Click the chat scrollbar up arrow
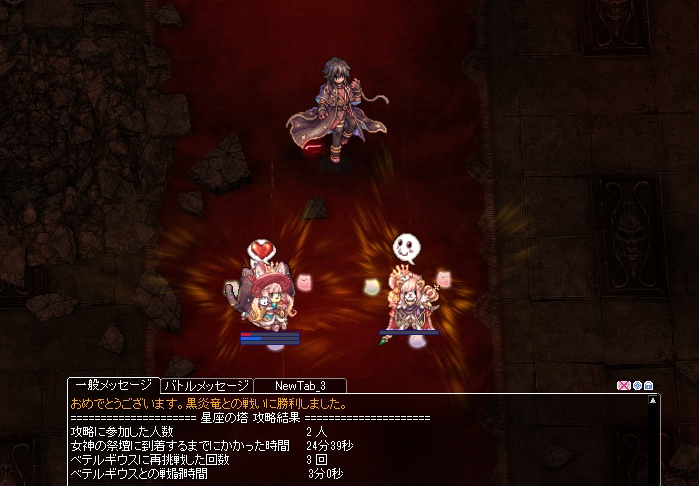The image size is (699, 486). click(654, 399)
